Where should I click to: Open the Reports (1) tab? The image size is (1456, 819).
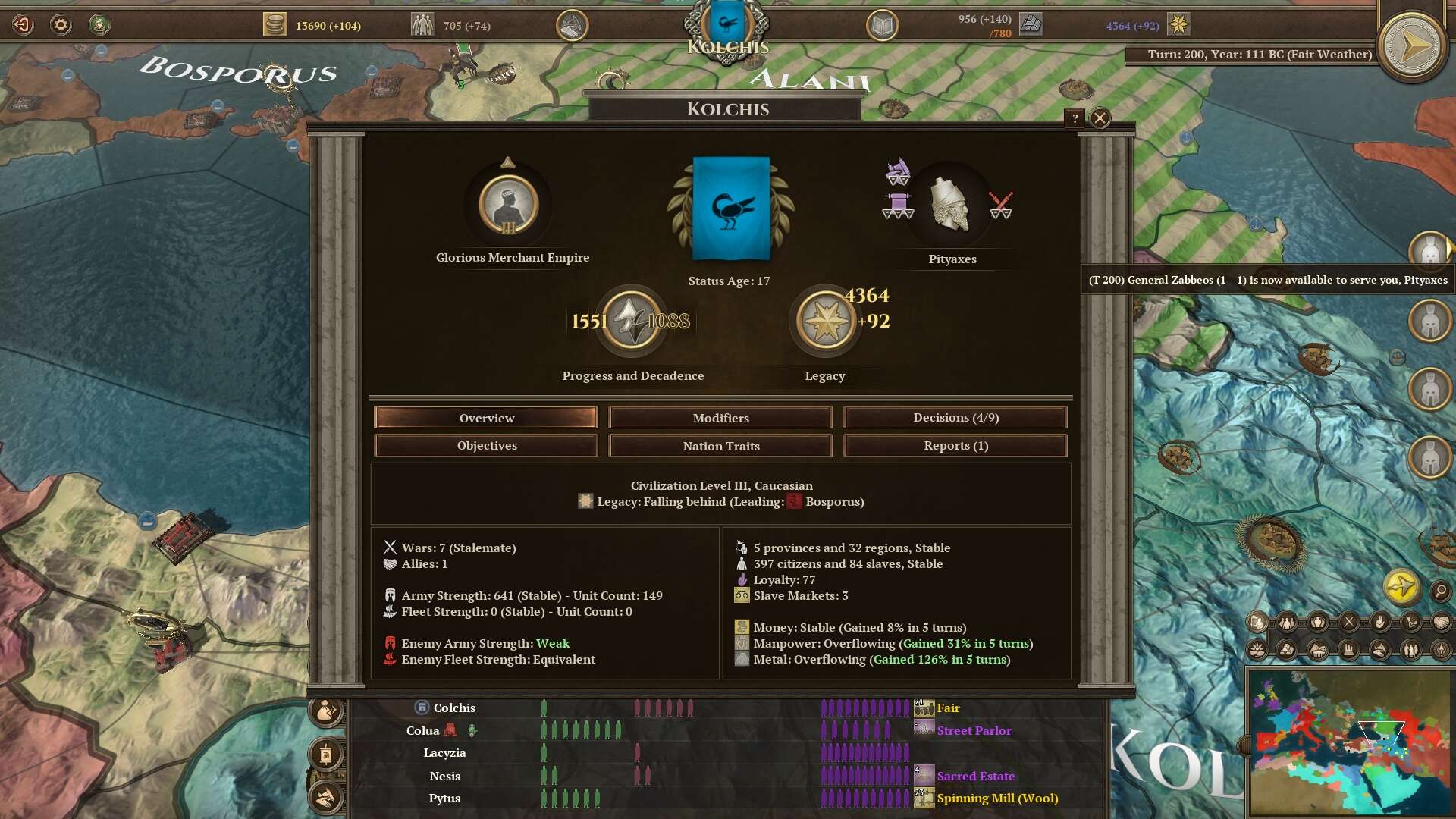(x=955, y=446)
